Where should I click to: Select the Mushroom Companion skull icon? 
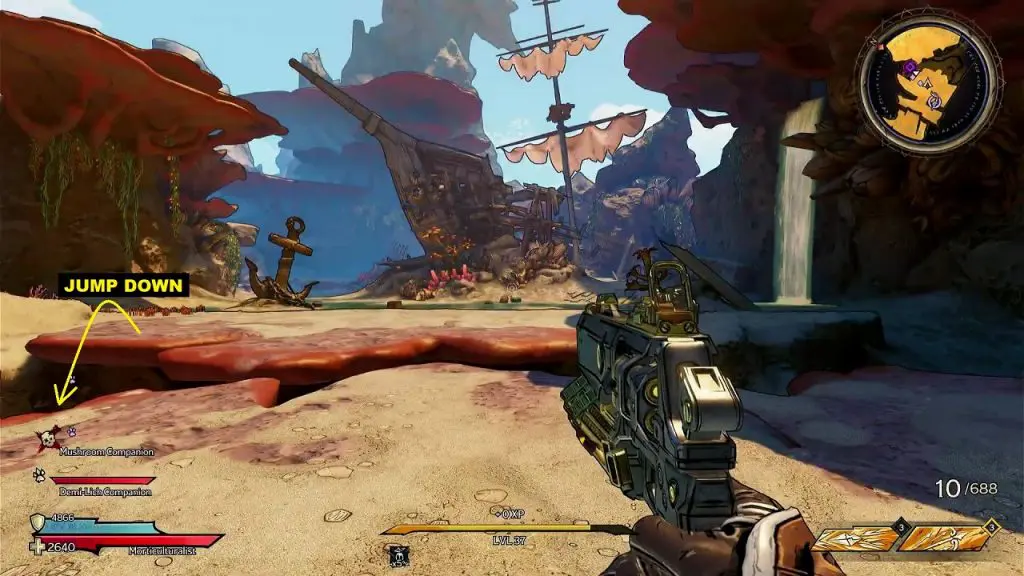(46, 438)
